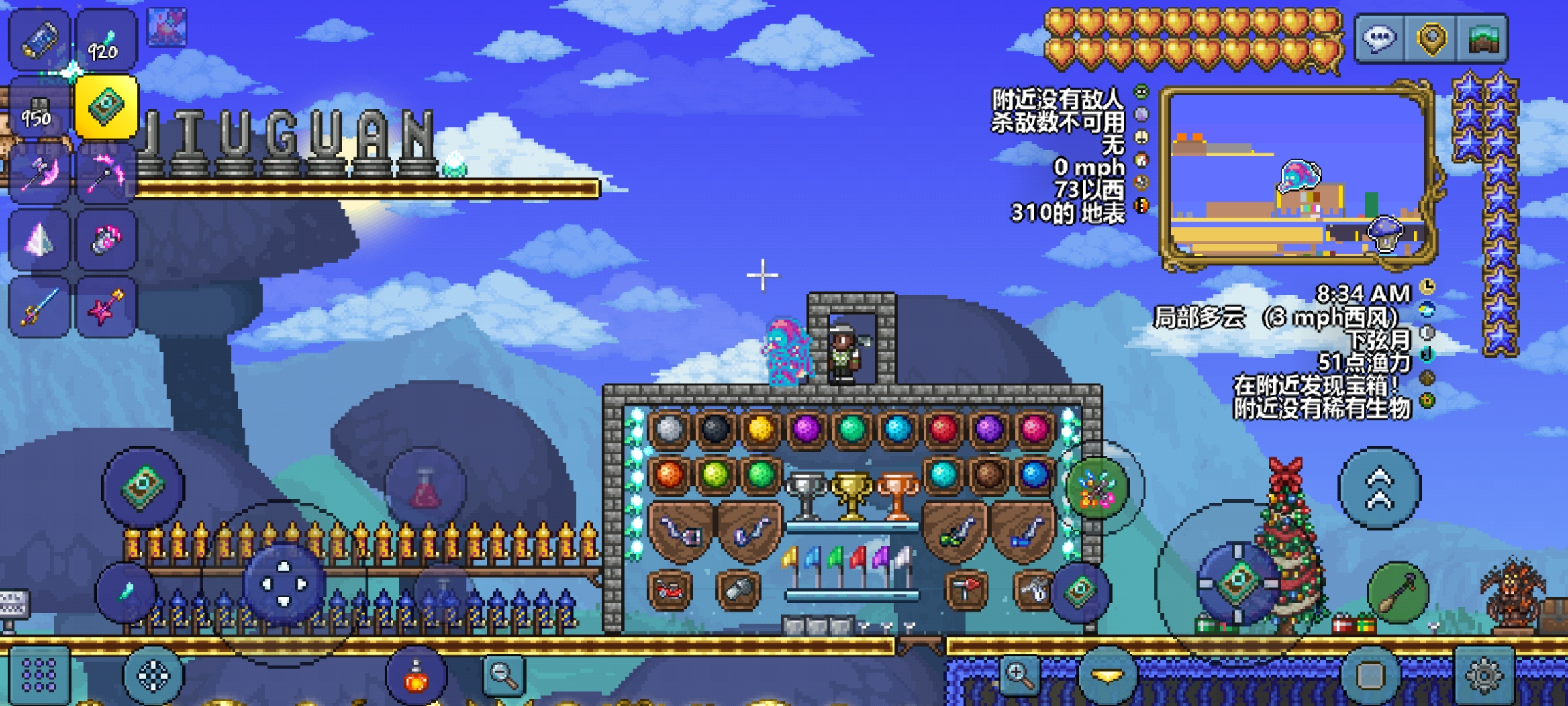Equip the star guitar hotbar slot
Viewport: 1568px width, 706px height.
coord(106,307)
